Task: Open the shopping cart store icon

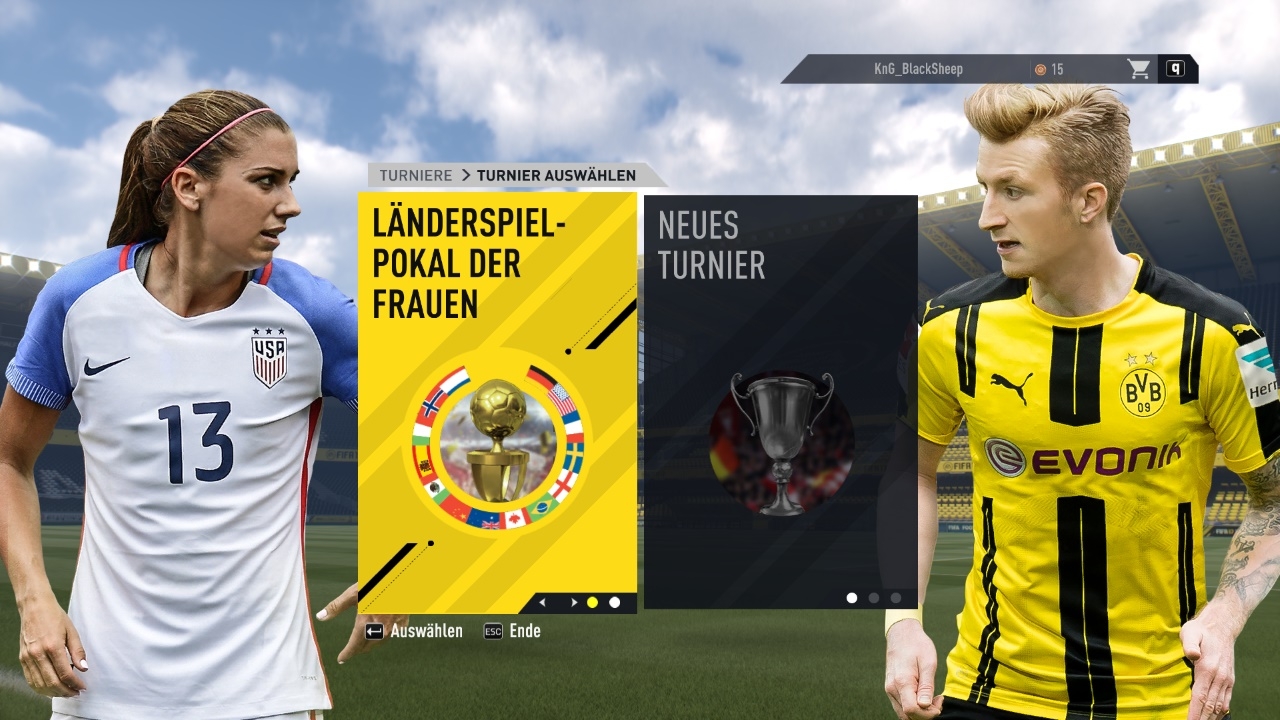Action: coord(1138,69)
